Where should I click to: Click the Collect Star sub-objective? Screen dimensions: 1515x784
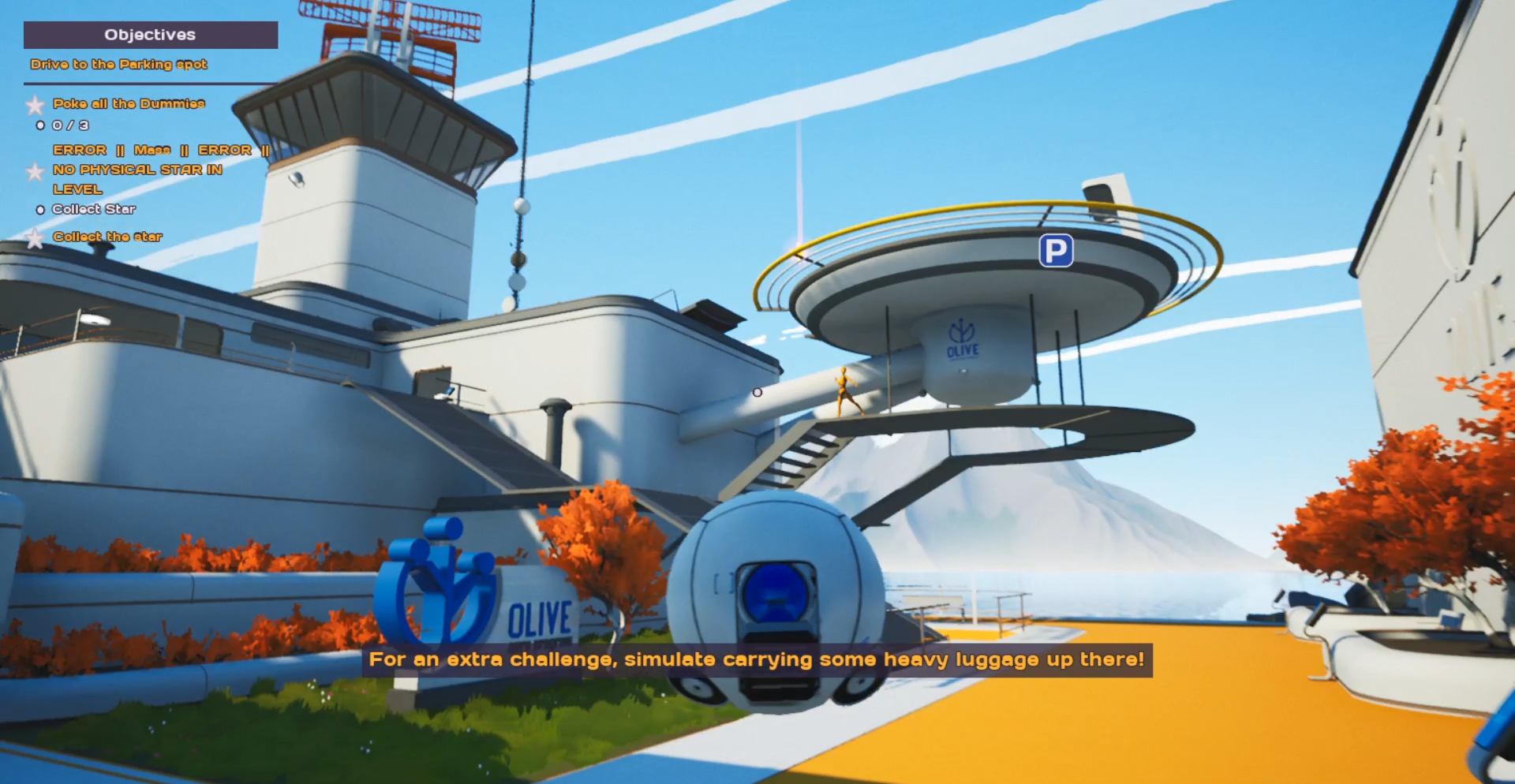[93, 209]
